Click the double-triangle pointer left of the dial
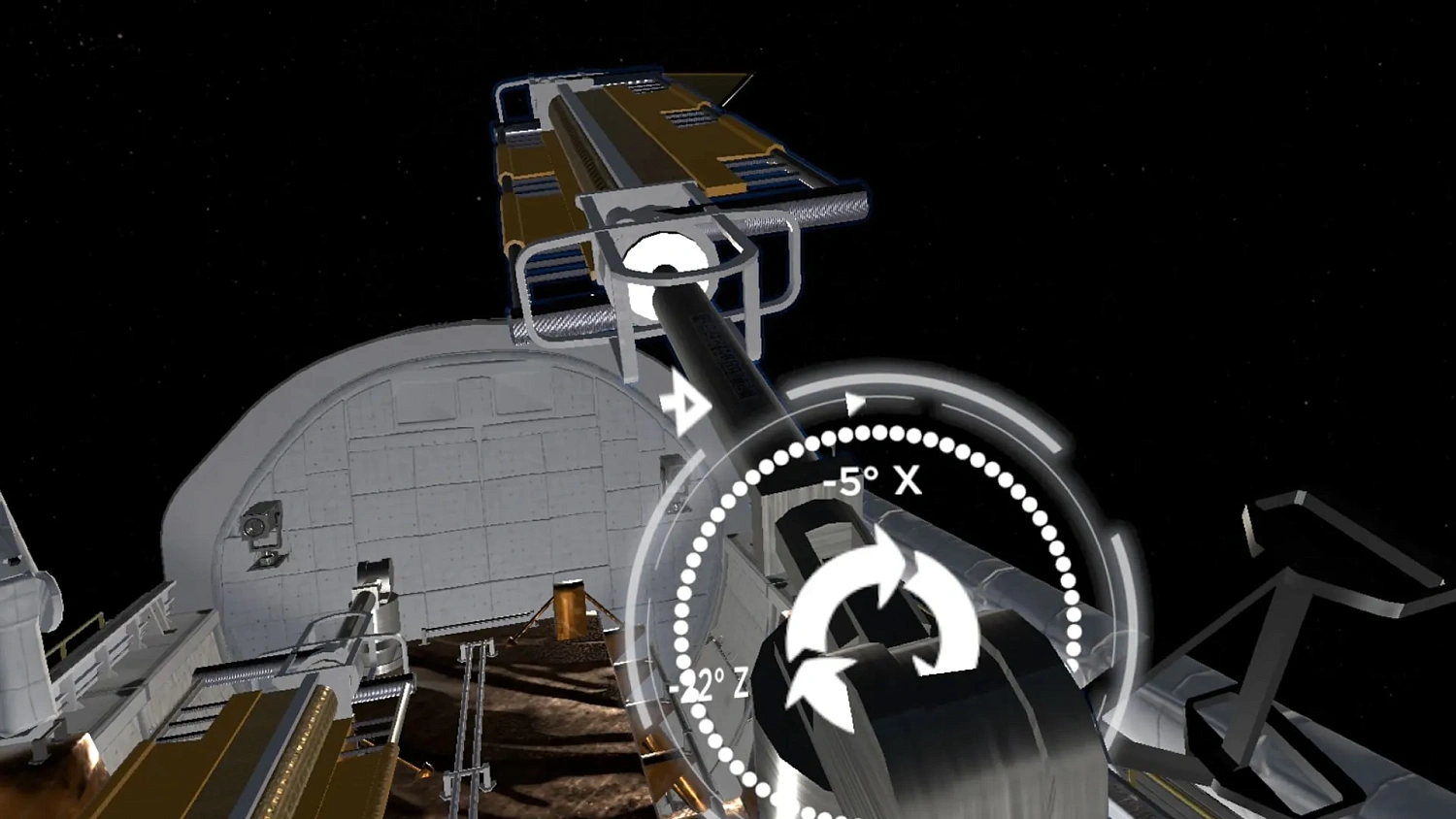The width and height of the screenshot is (1456, 819). [685, 404]
